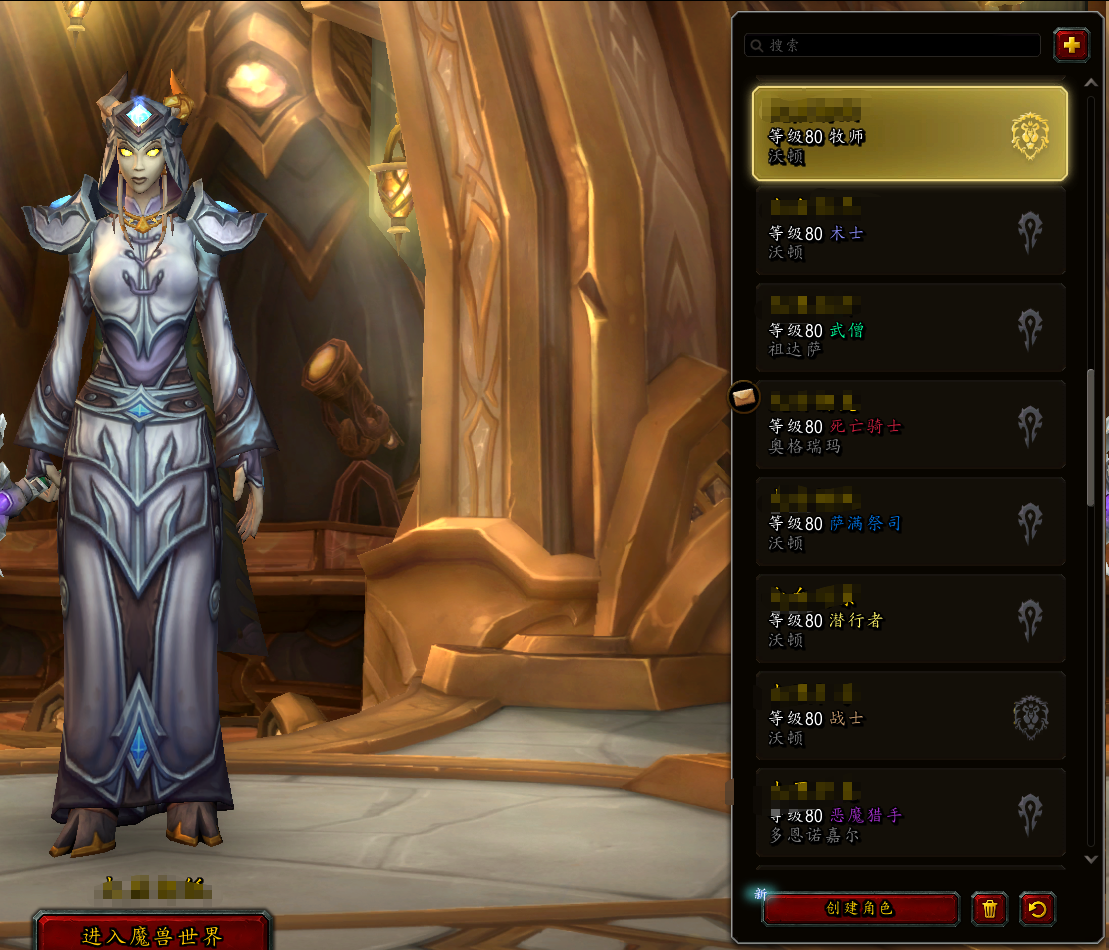The width and height of the screenshot is (1109, 950).
Task: Open 创建角色 to create a character
Action: click(859, 909)
